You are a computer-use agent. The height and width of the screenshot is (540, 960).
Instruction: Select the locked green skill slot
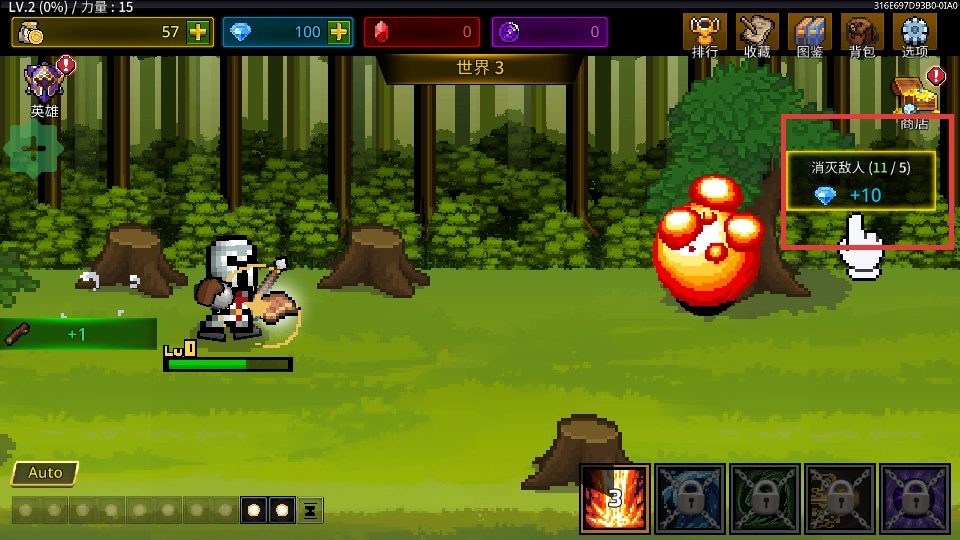pos(765,498)
